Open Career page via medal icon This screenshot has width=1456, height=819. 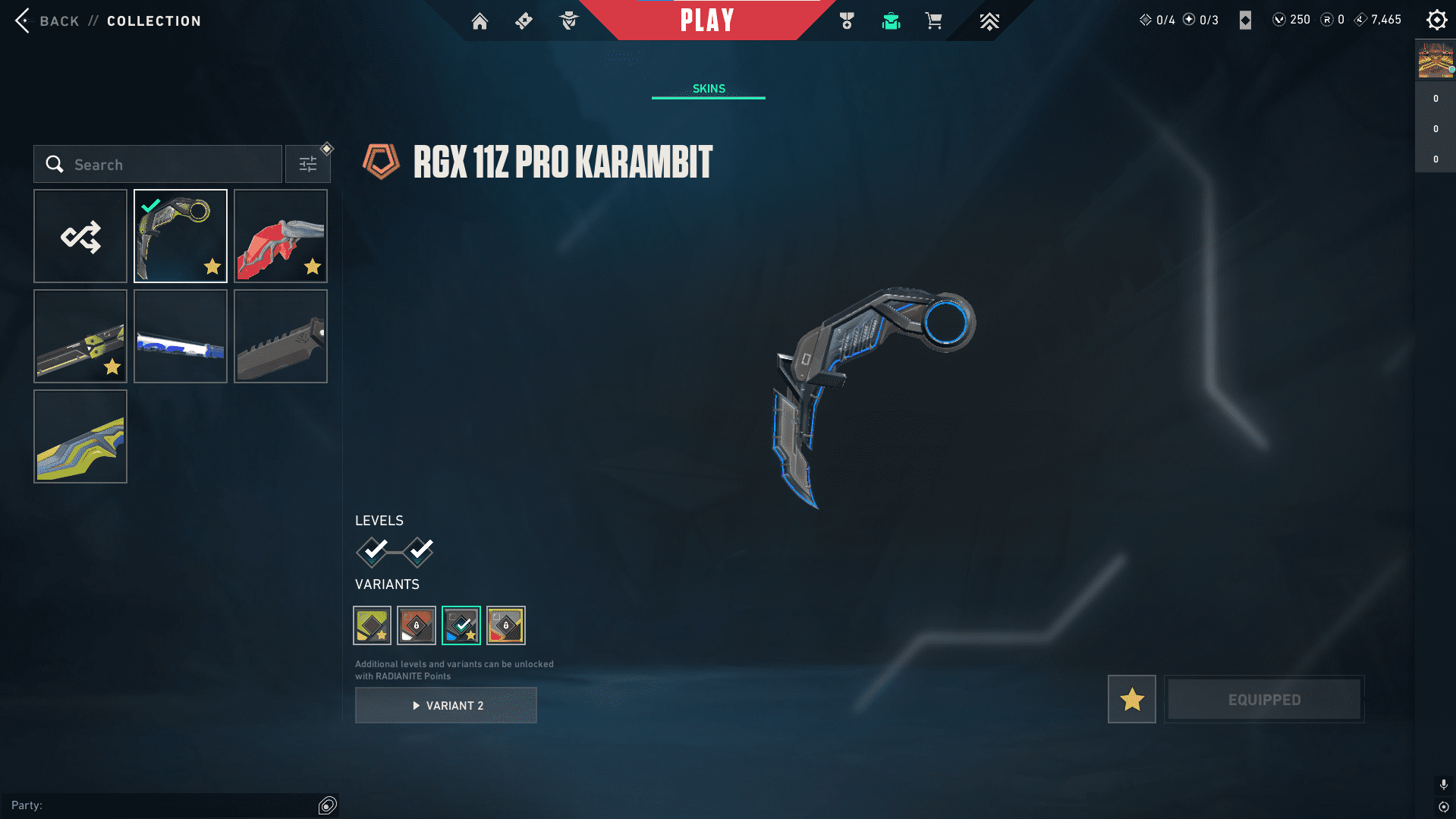847,20
